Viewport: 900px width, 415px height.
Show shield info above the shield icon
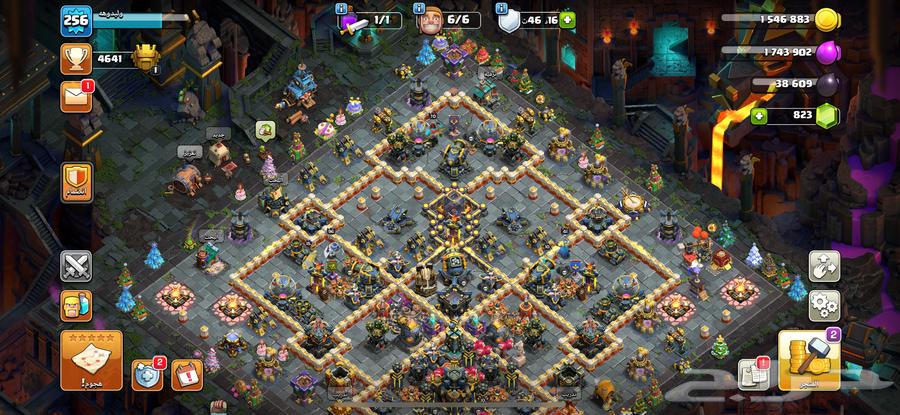(x=499, y=6)
